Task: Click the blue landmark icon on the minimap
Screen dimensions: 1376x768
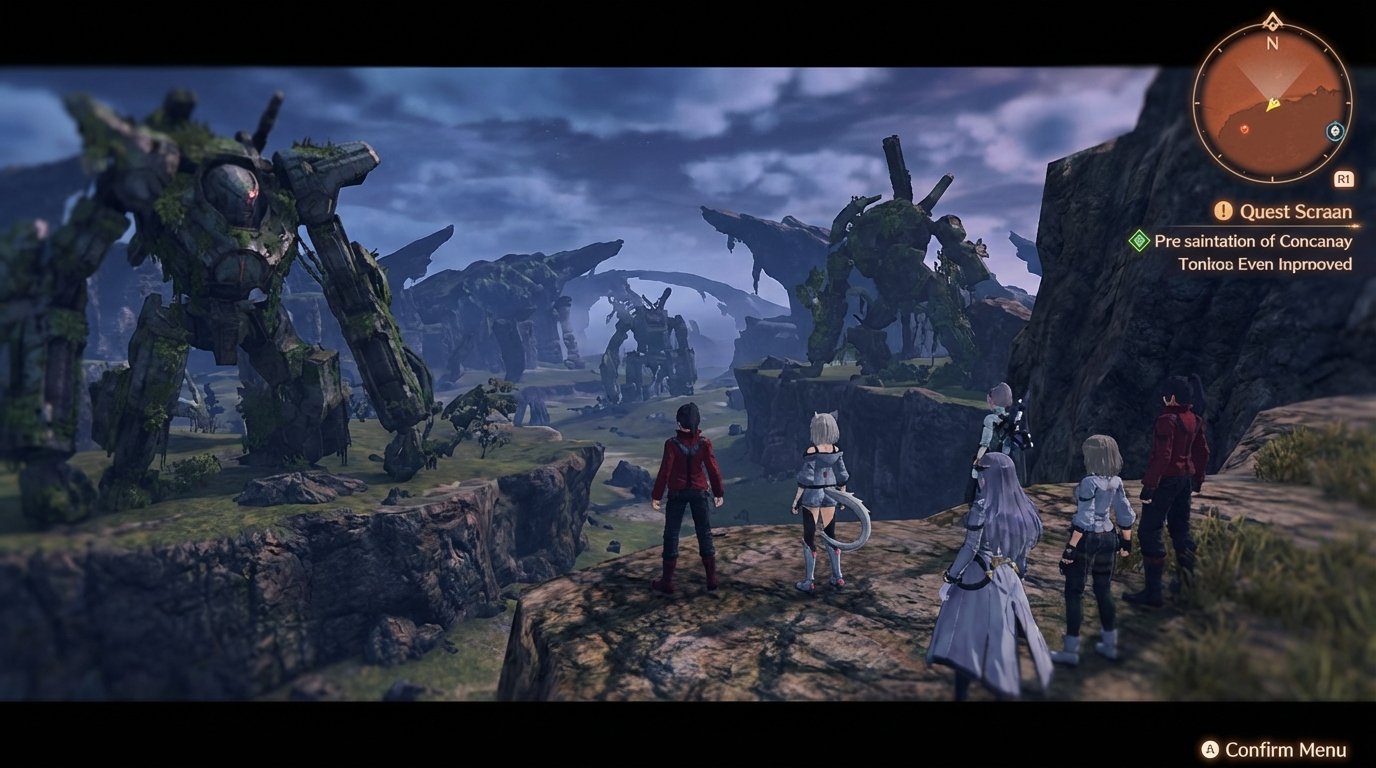Action: (x=1334, y=131)
